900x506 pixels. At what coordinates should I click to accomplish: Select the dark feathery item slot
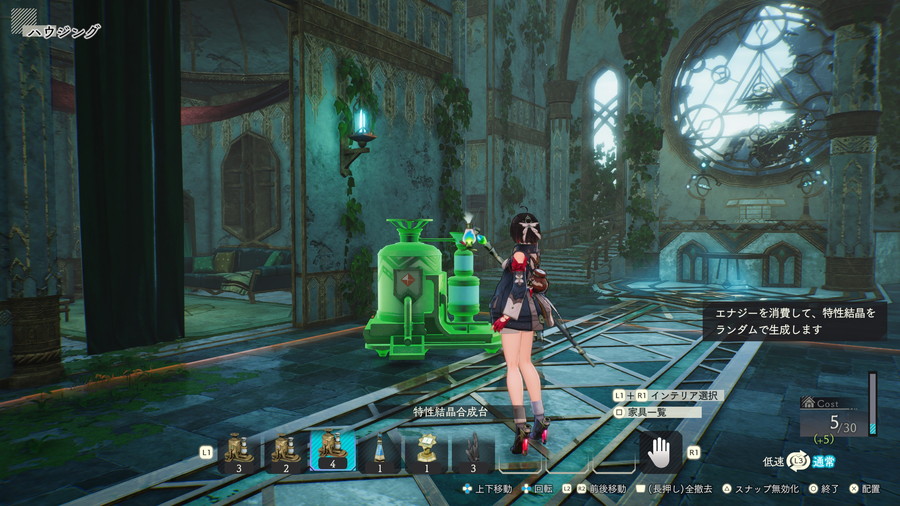click(473, 452)
